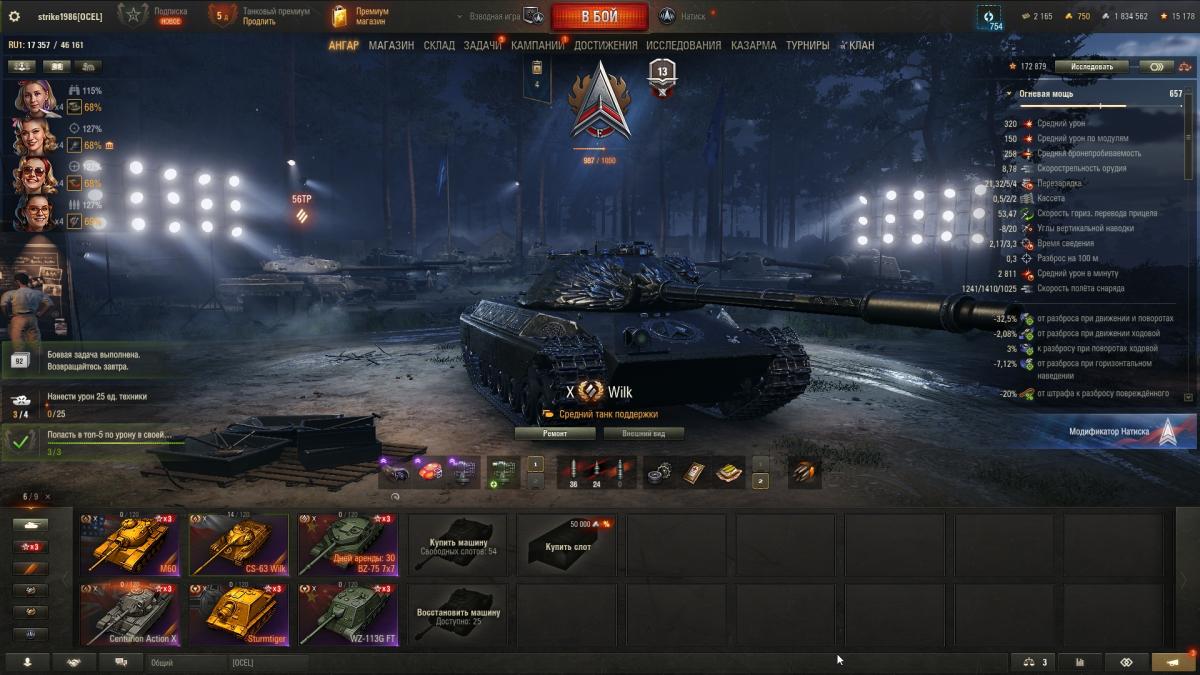Switch to the СКЛАД tab
This screenshot has width=1200, height=675.
click(439, 45)
